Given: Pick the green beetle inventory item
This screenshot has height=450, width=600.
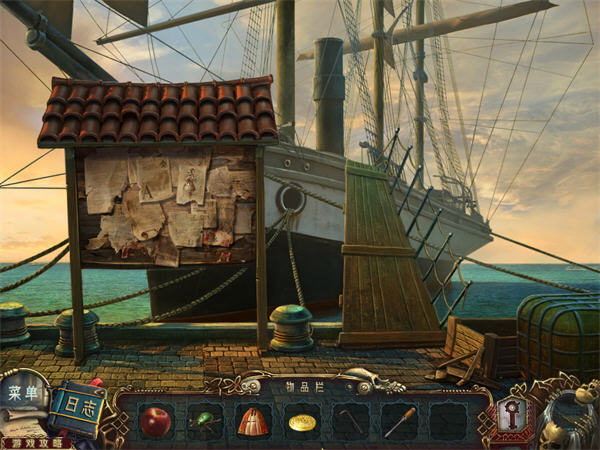Looking at the screenshot, I should [x=205, y=421].
